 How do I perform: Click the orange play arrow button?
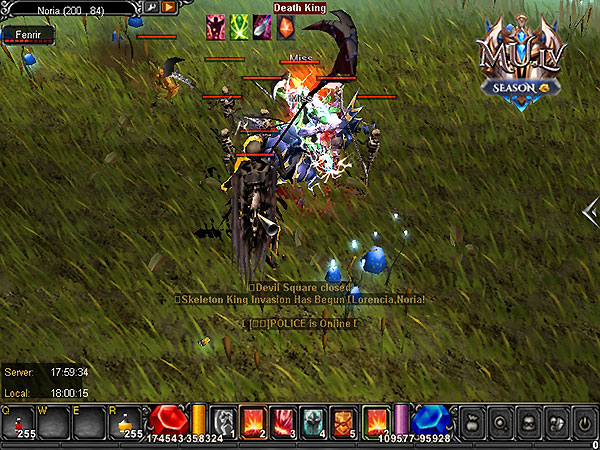pos(169,7)
